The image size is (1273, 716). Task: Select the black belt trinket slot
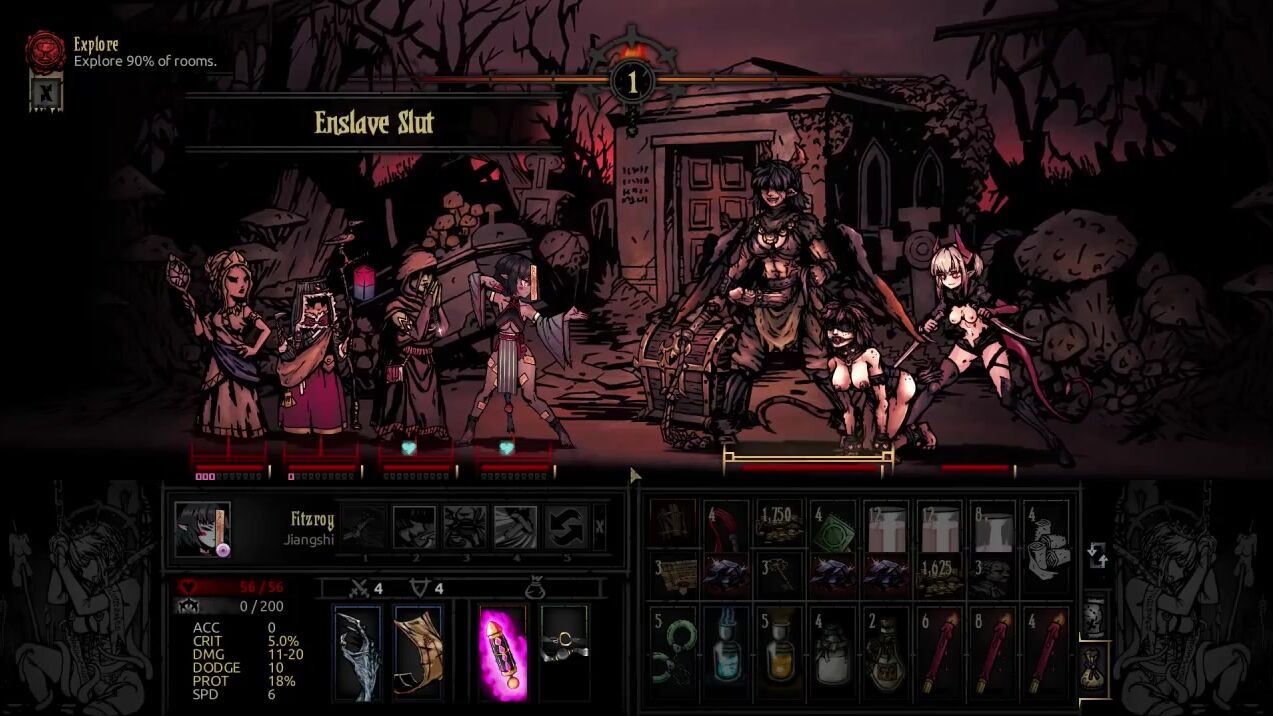click(x=564, y=652)
